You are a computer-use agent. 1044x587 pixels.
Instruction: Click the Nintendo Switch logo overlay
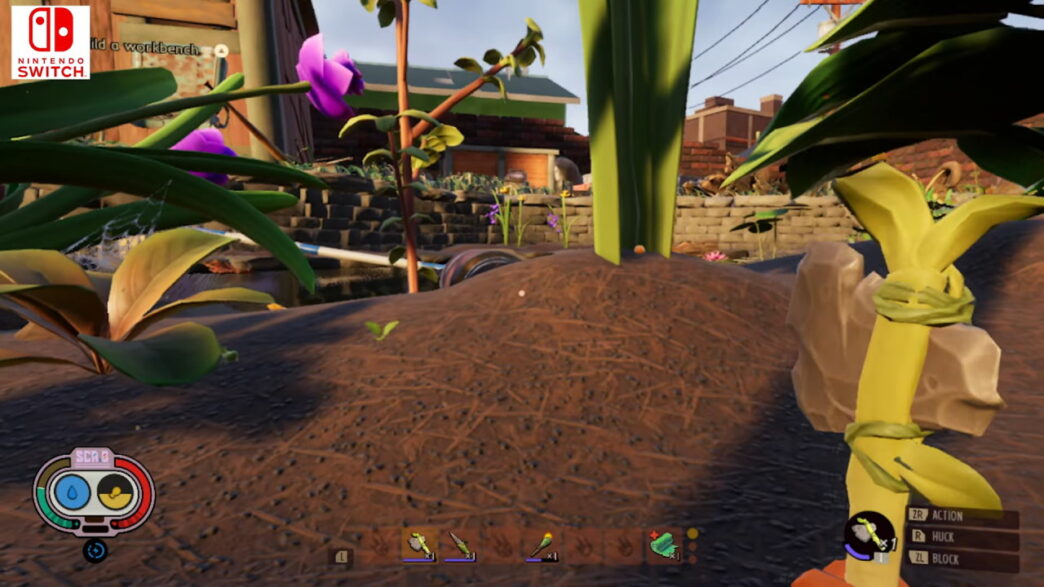[x=51, y=42]
